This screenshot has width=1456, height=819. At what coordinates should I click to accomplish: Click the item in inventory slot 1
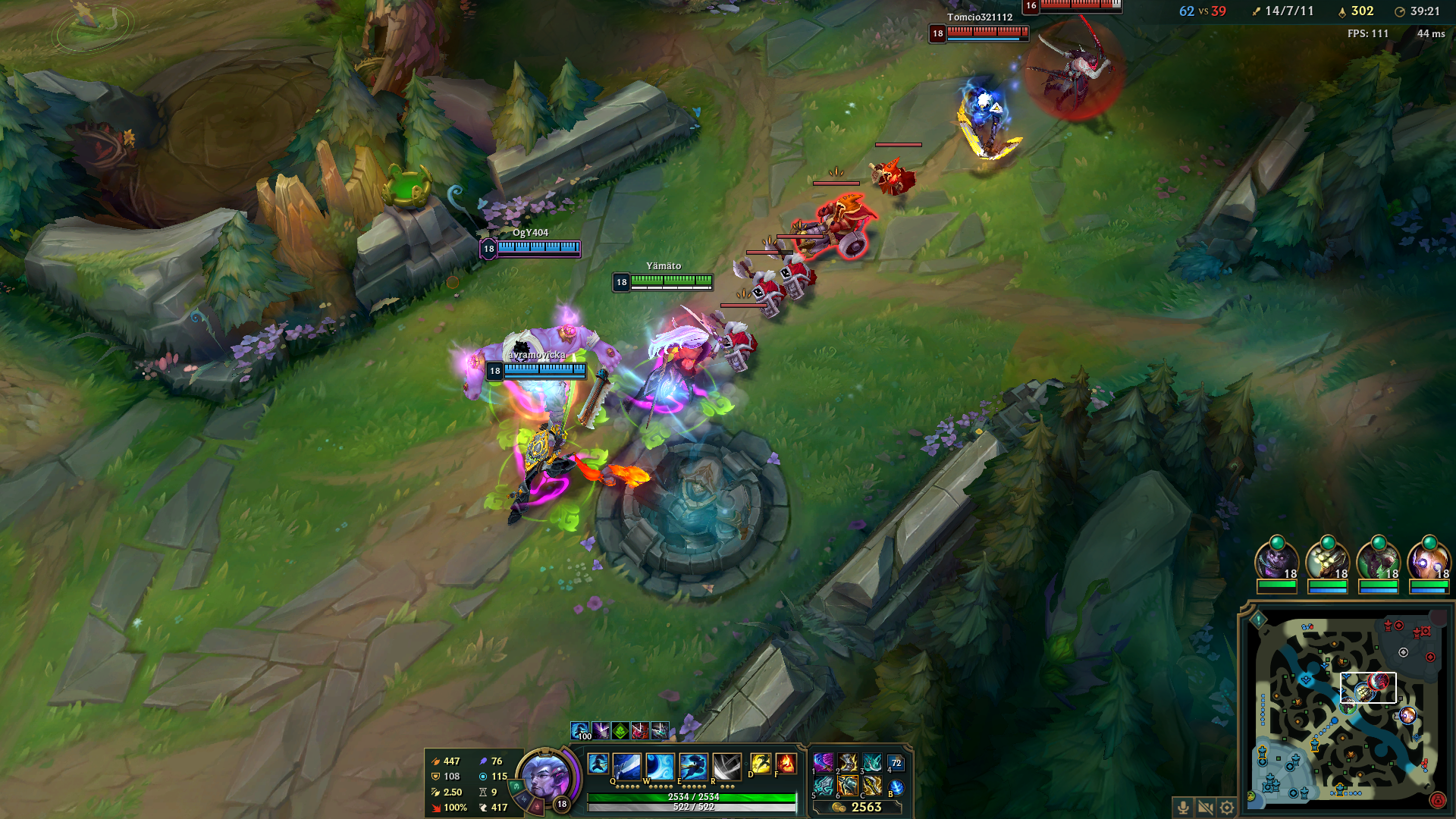824,763
